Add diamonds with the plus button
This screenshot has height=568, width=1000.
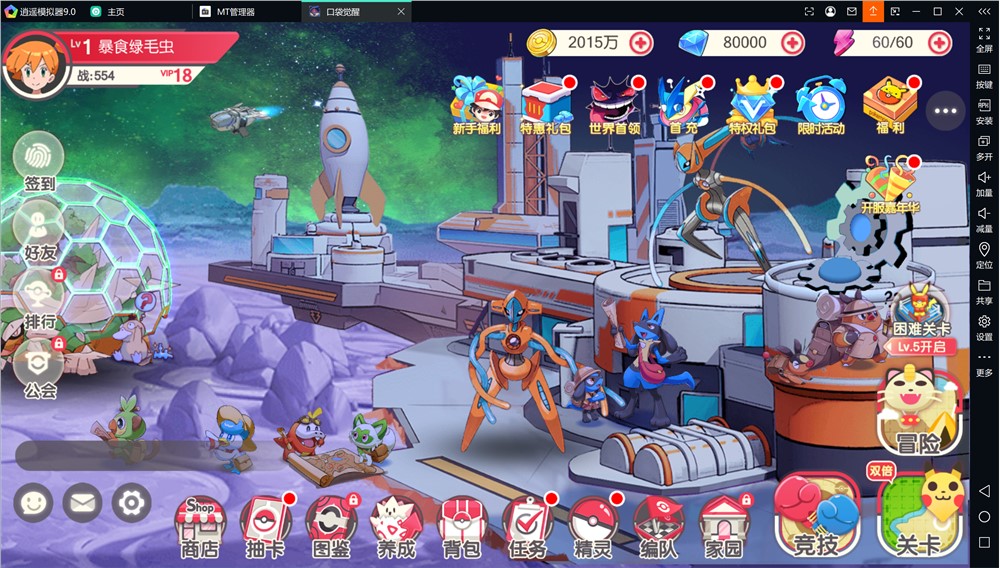tap(792, 43)
